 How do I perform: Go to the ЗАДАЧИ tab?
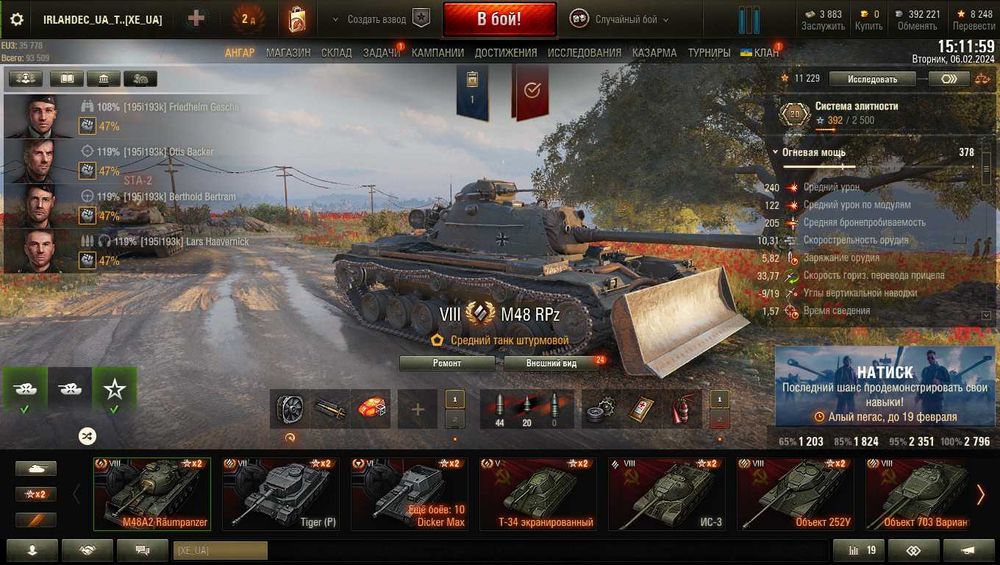click(381, 52)
